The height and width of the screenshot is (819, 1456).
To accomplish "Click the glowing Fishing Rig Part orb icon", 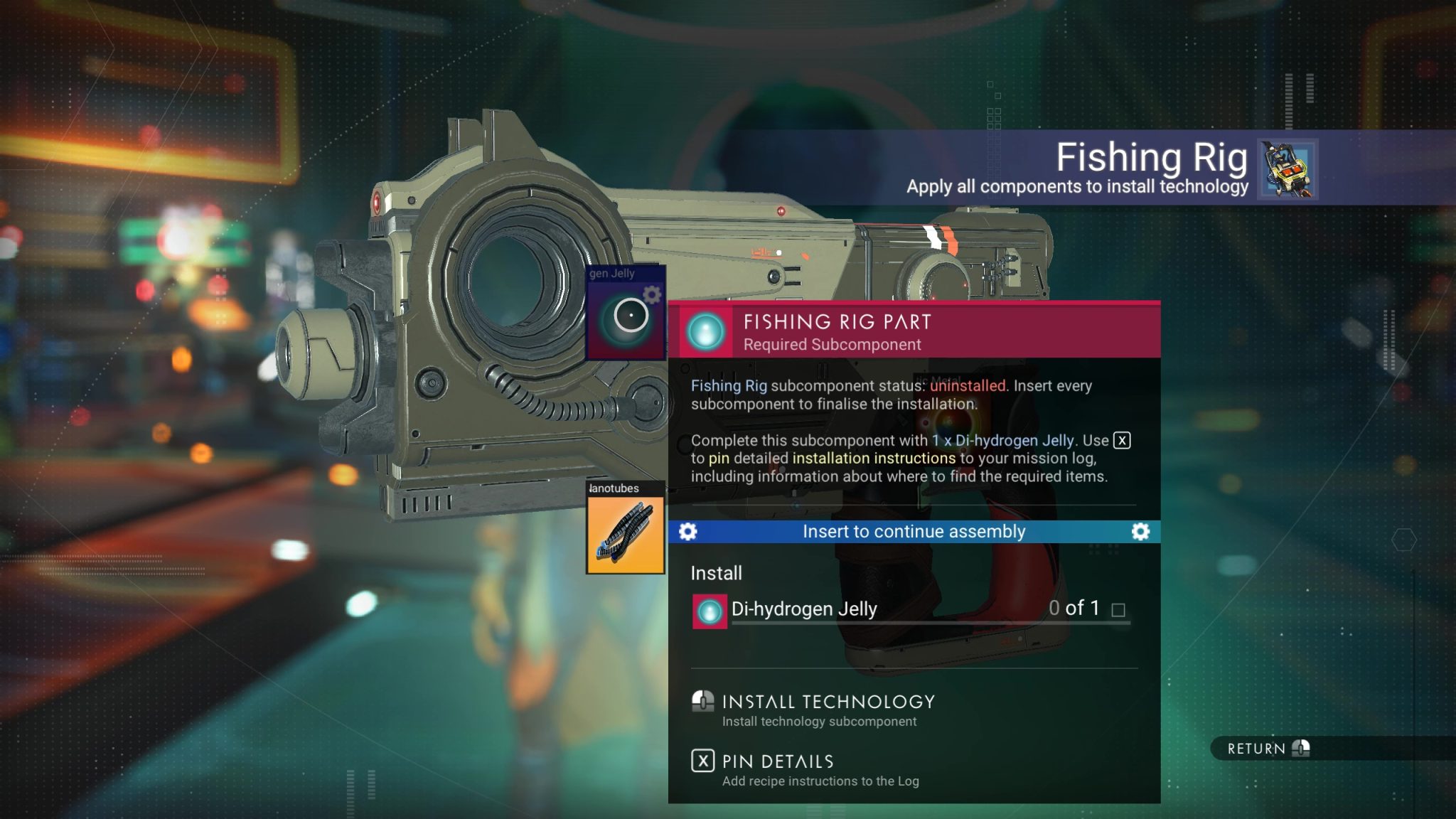I will coord(706,331).
